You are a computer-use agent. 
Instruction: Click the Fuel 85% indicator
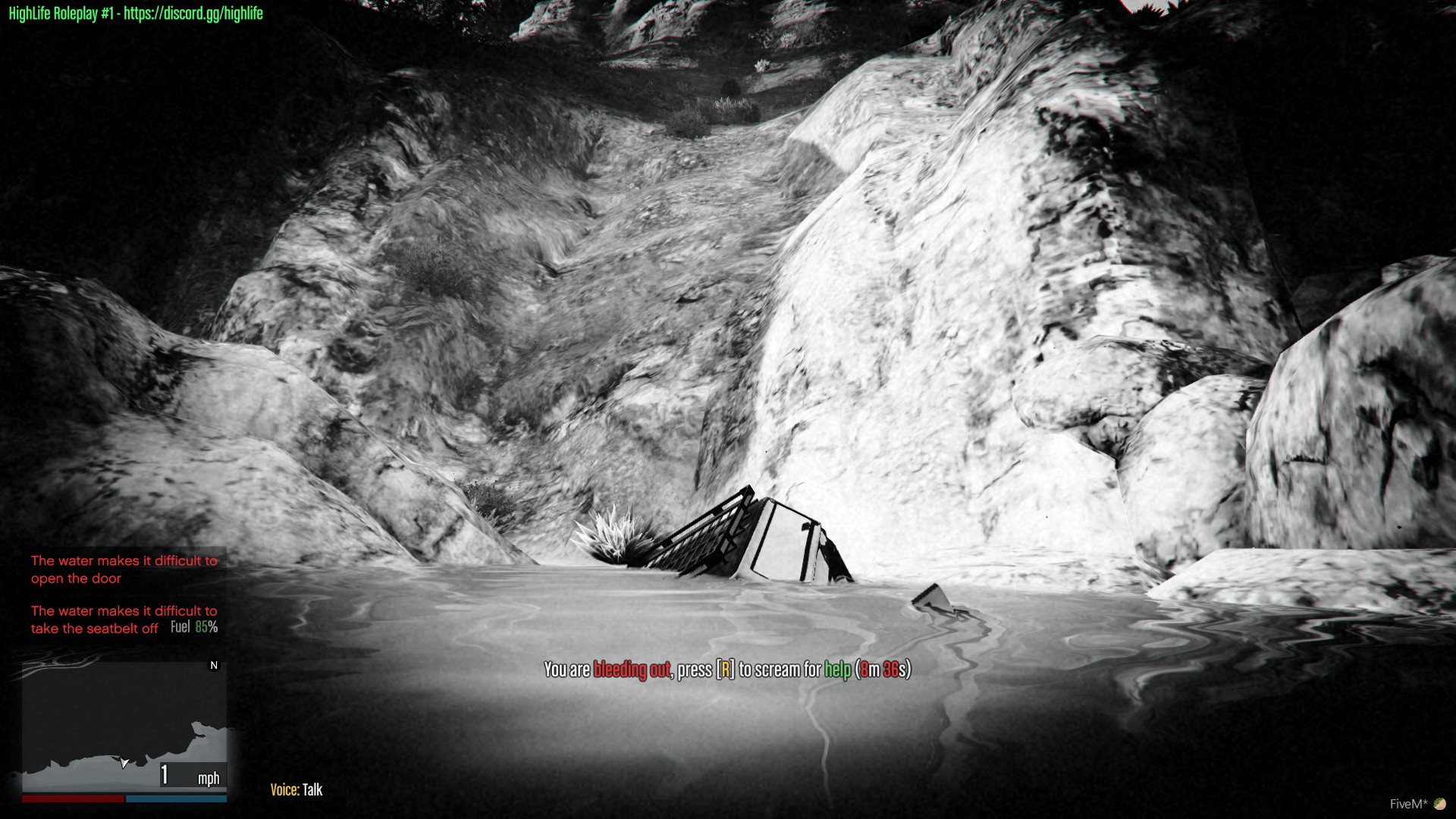coord(193,627)
